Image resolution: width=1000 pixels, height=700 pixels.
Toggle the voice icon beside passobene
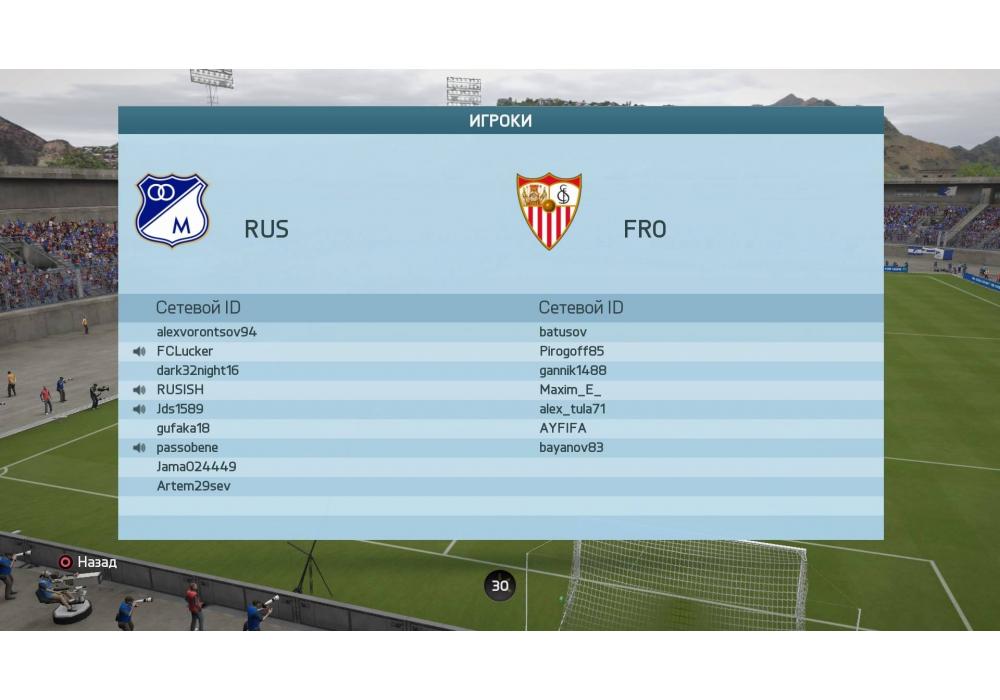[x=139, y=447]
